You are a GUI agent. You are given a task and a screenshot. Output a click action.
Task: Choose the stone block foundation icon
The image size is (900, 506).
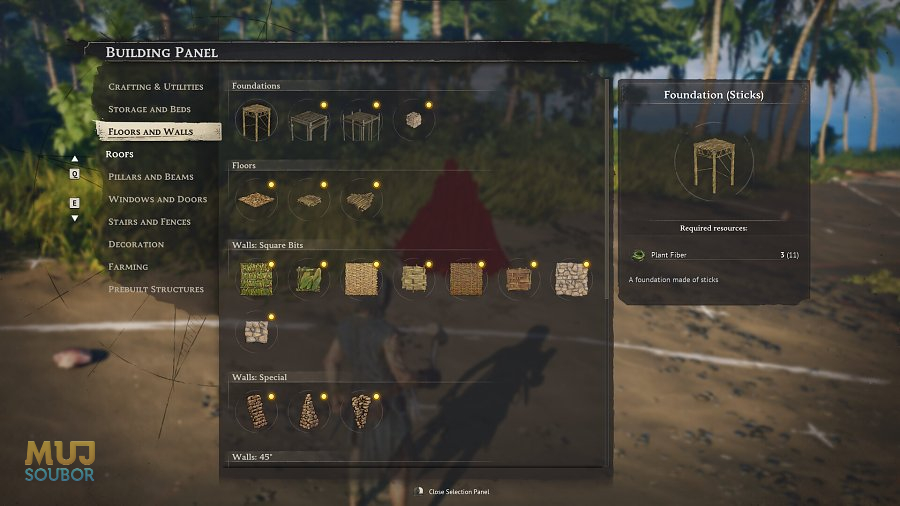click(x=413, y=121)
